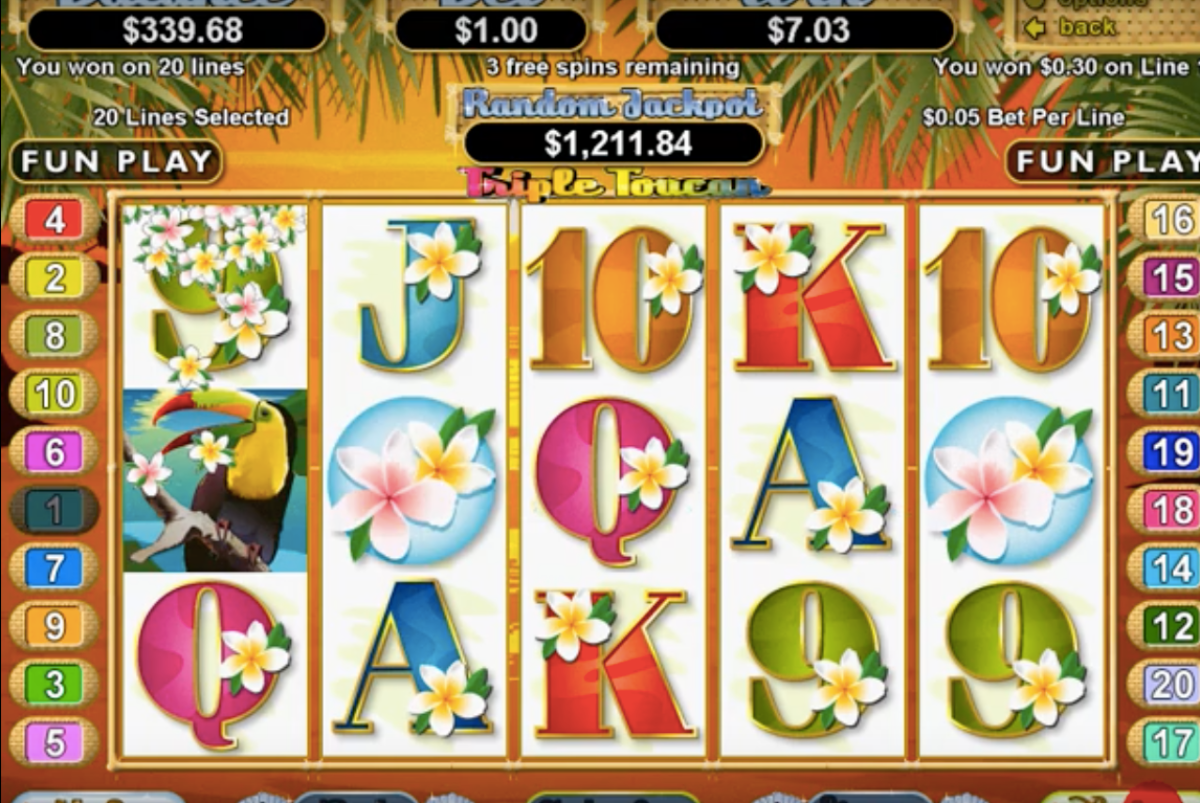Click the payline 8 button
Viewport: 1200px width, 803px height.
[x=55, y=336]
